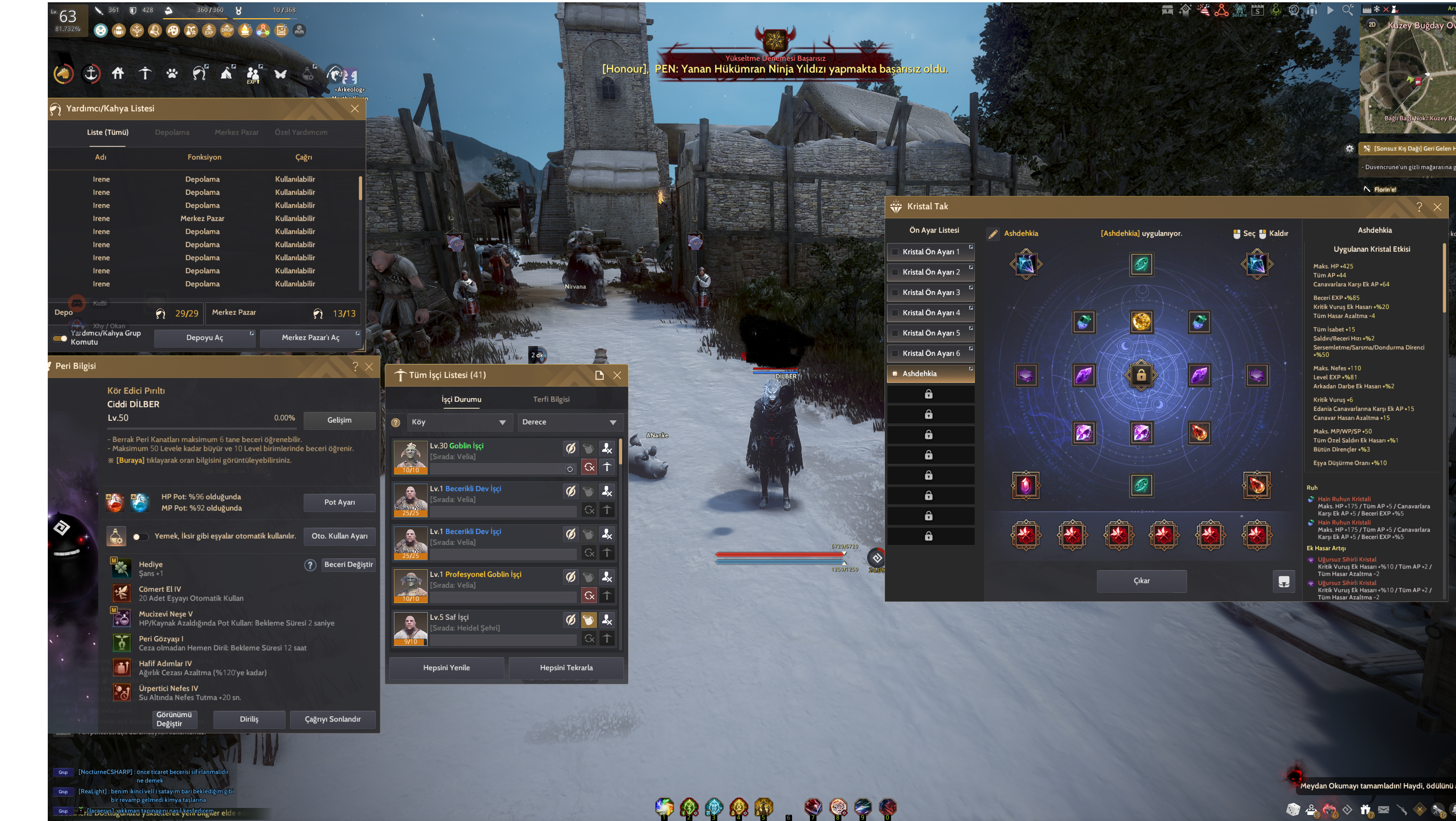The width and height of the screenshot is (1456, 821).
Task: Close the Yardımcı/Kahya Listesi window
Action: (355, 108)
